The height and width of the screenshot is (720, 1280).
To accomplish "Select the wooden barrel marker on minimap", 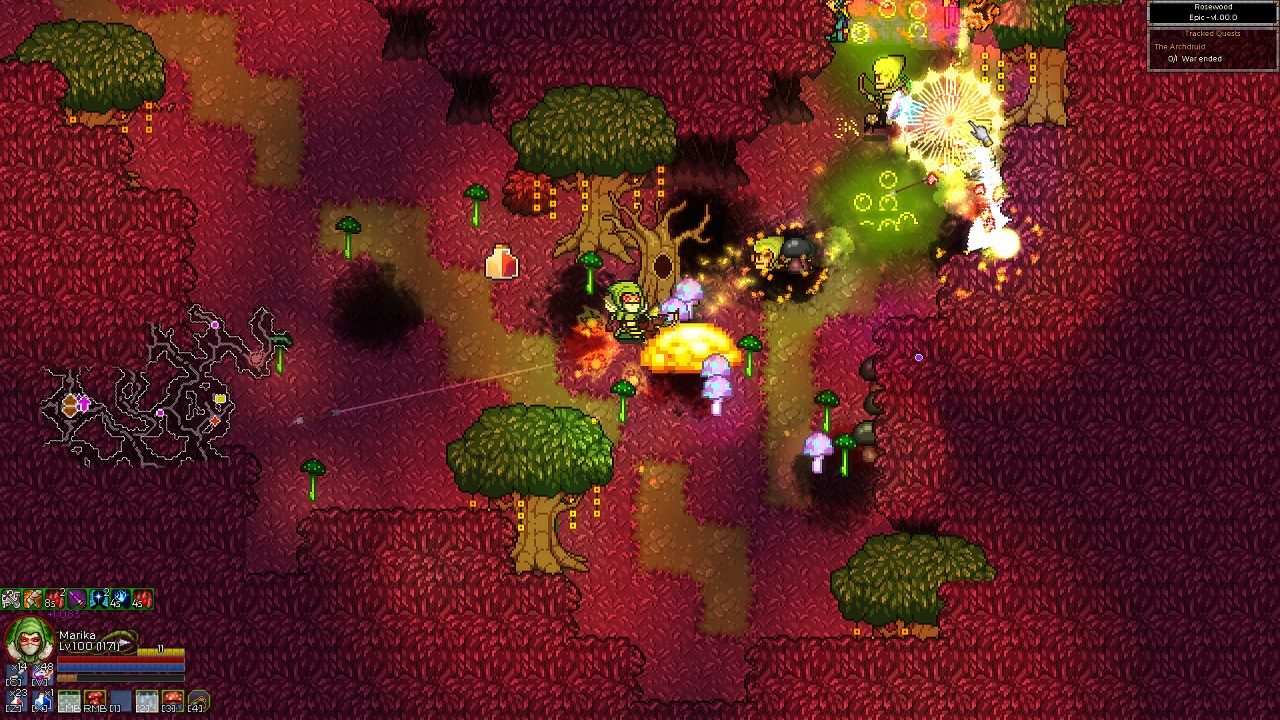I will pos(69,404).
